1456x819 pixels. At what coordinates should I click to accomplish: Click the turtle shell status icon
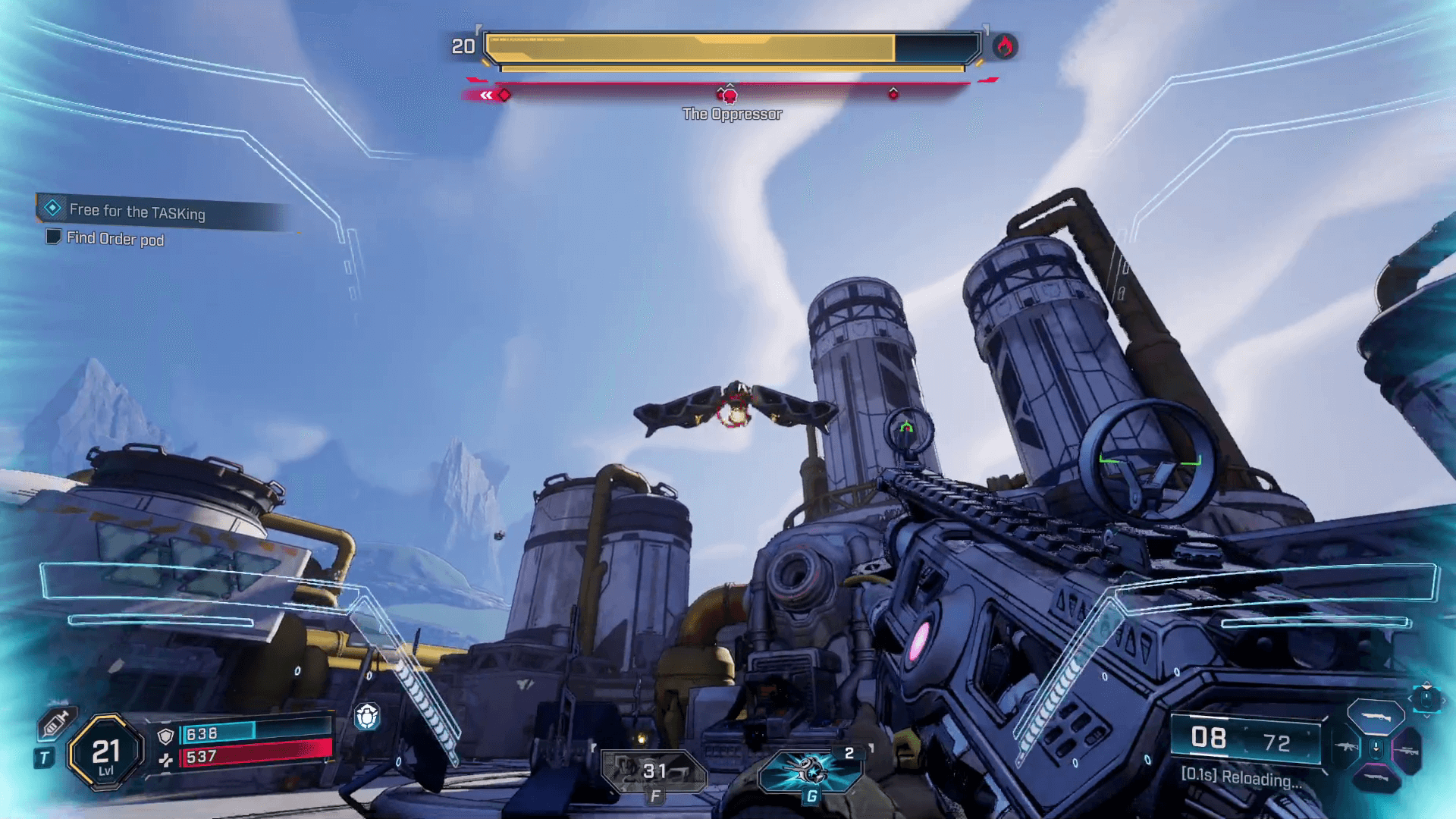pos(367,716)
